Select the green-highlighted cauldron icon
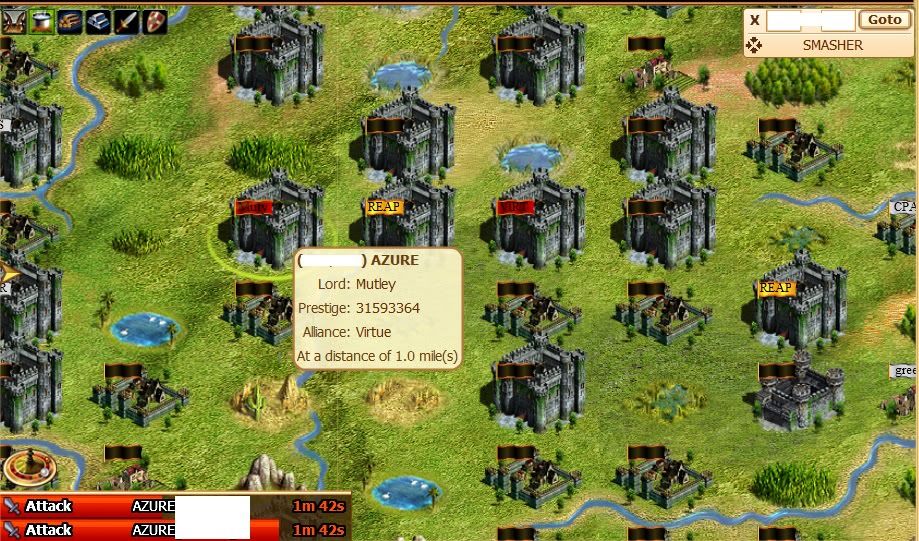 point(42,21)
